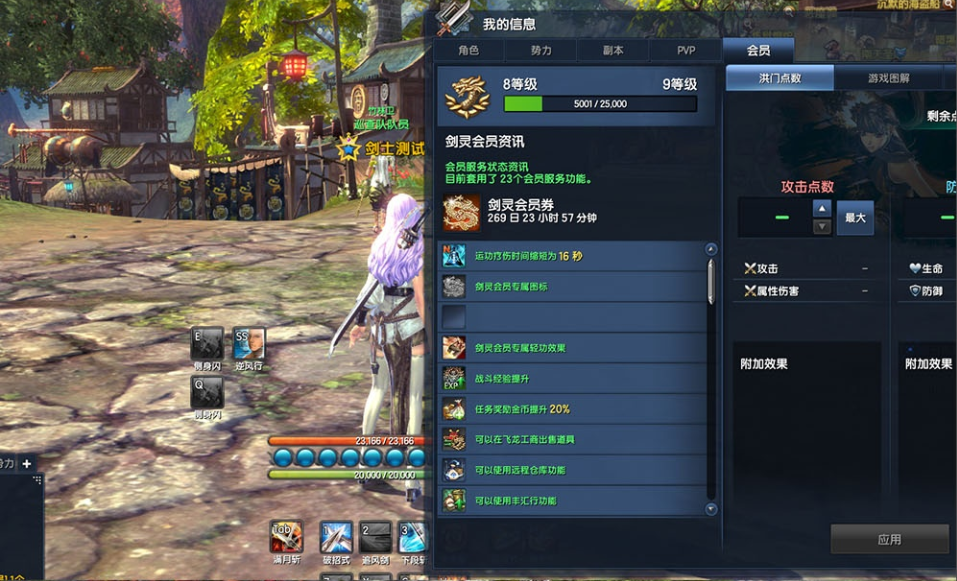
Task: Select the 洪门点数 sub-tab
Action: [779, 78]
